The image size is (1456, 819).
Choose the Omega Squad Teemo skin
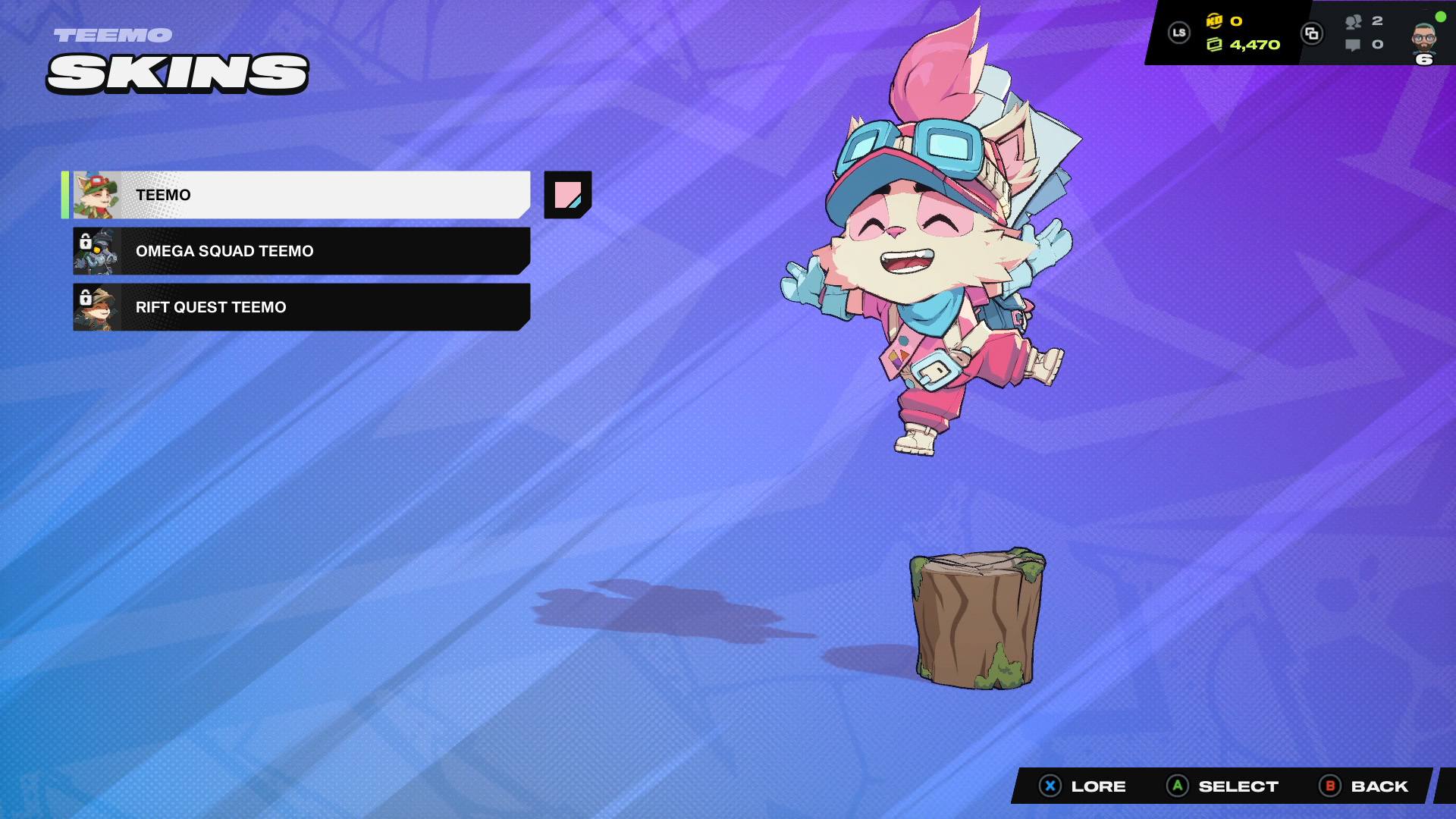[x=302, y=251]
